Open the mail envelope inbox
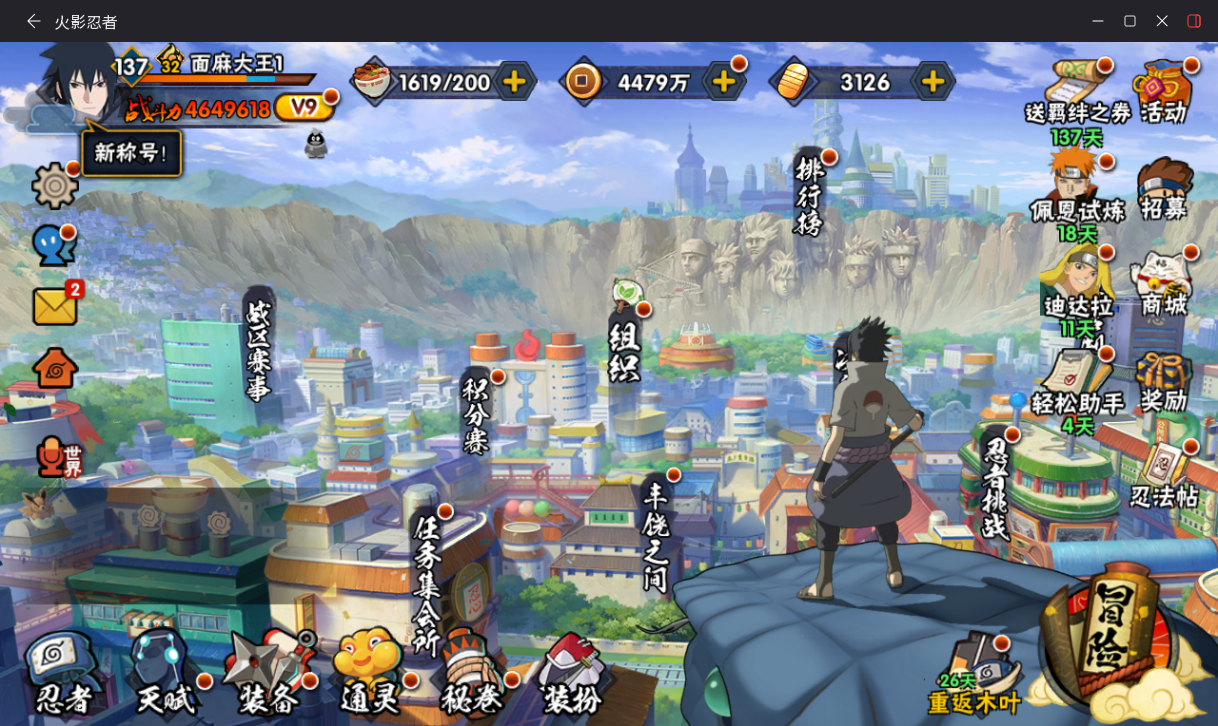Viewport: 1218px width, 726px height. (56, 305)
